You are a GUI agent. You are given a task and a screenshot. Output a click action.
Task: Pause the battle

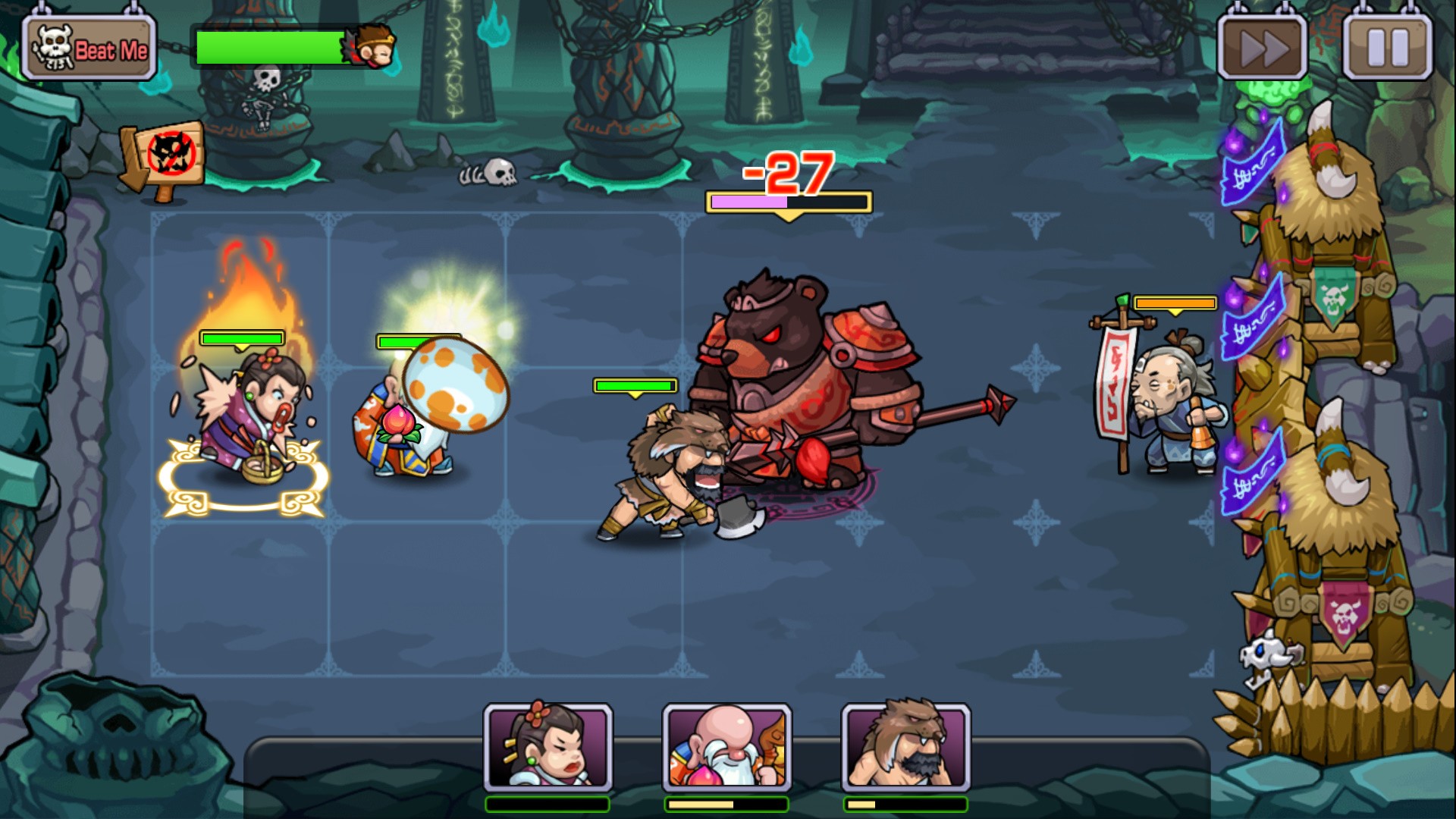coord(1388,48)
